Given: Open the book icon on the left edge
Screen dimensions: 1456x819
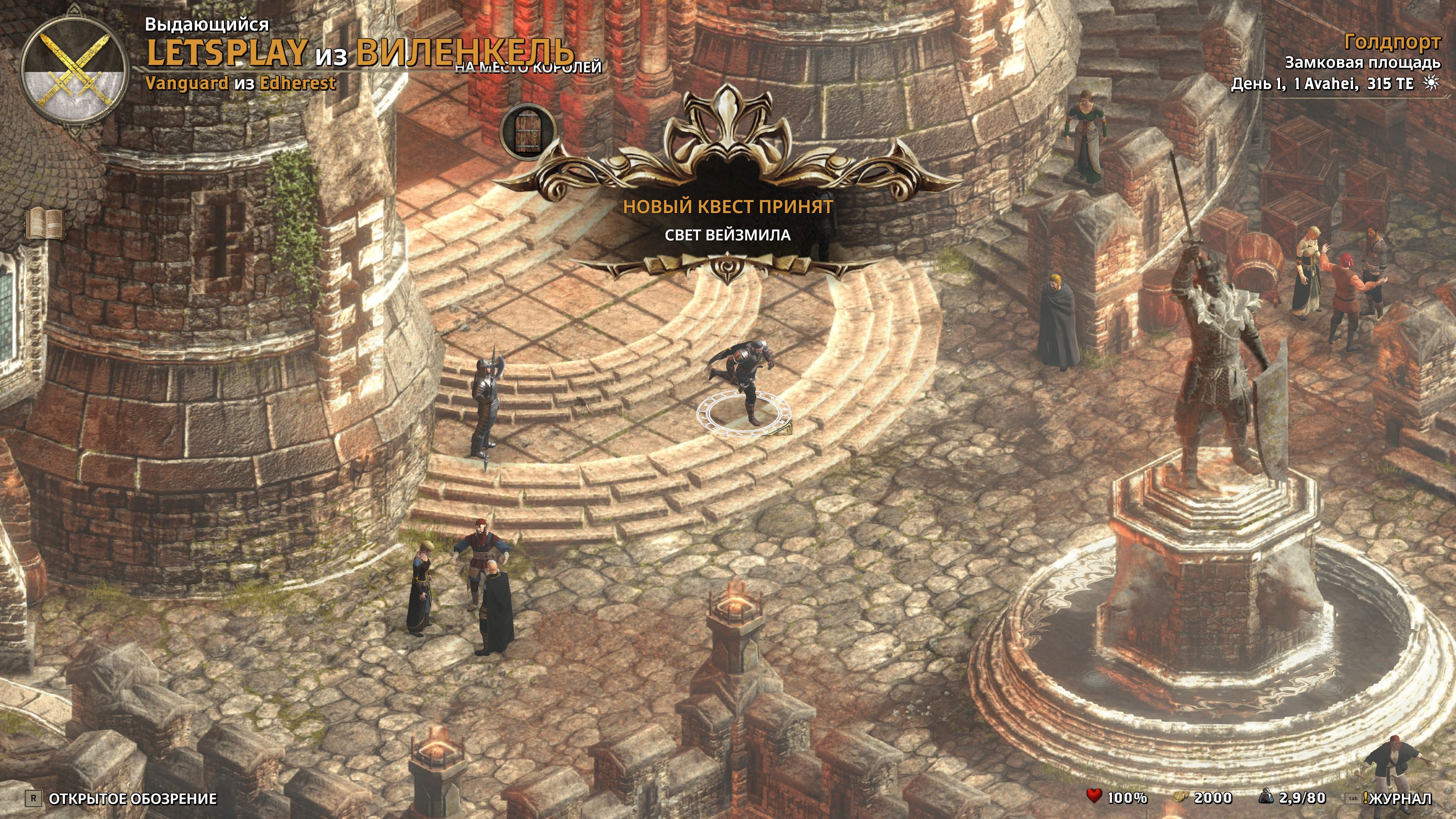Looking at the screenshot, I should coord(46,224).
